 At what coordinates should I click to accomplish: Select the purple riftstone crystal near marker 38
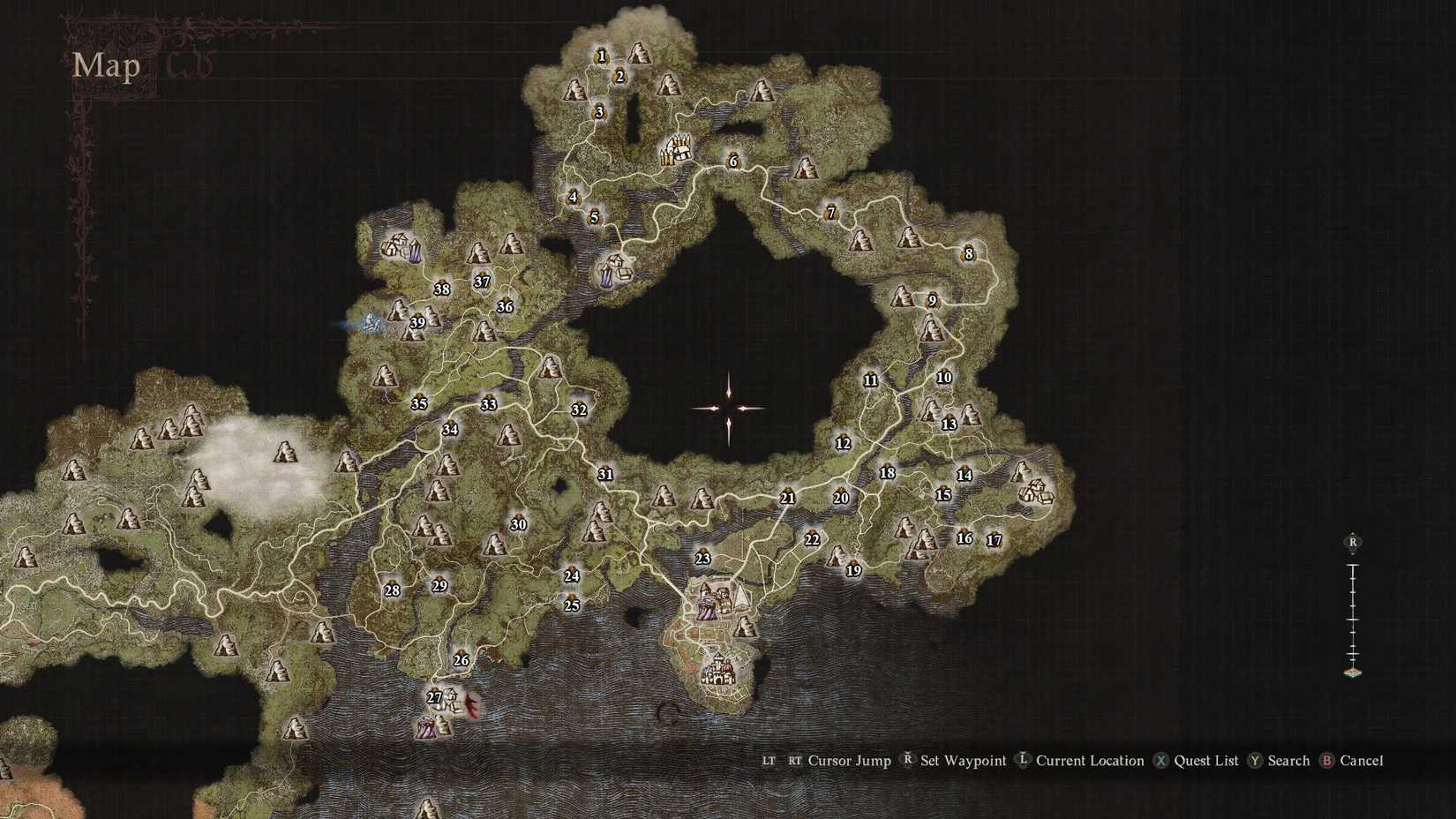pyautogui.click(x=416, y=253)
